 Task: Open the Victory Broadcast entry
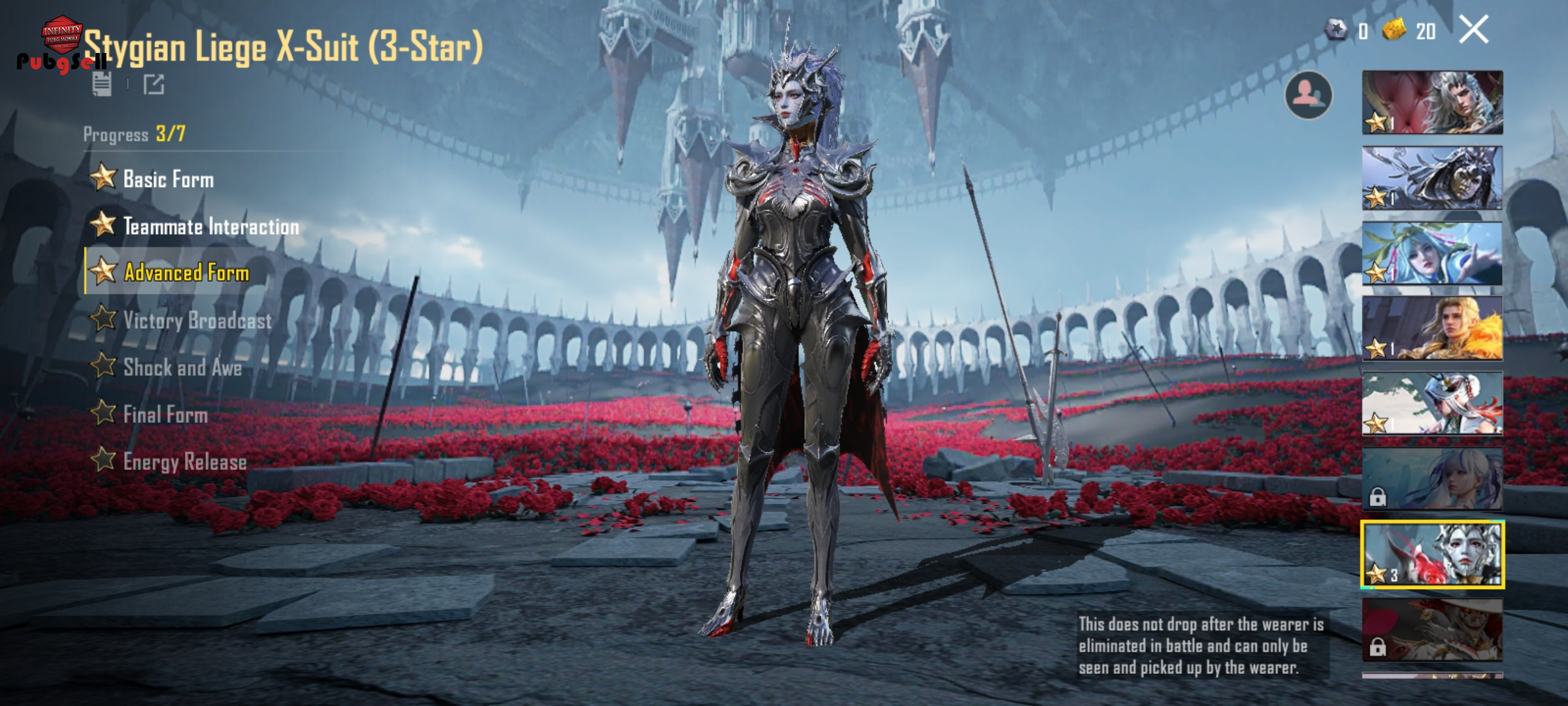[x=197, y=320]
